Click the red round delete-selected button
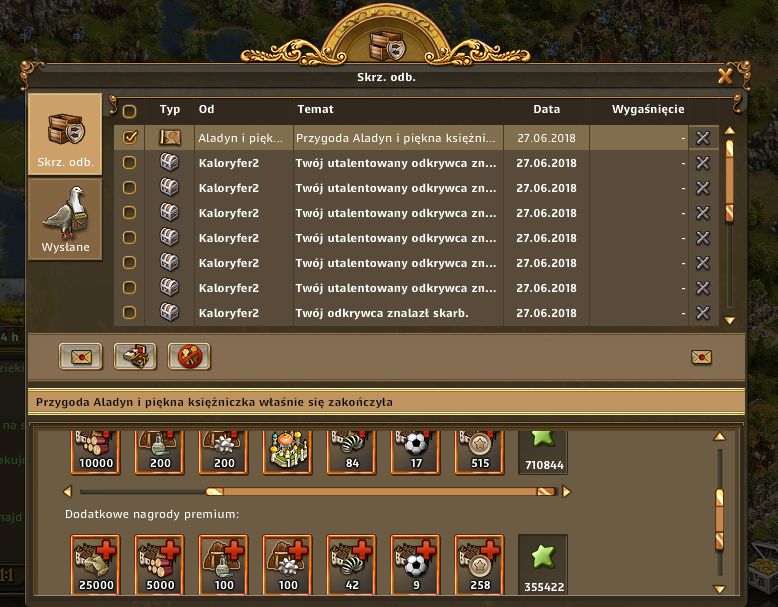The height and width of the screenshot is (607, 778). click(188, 356)
